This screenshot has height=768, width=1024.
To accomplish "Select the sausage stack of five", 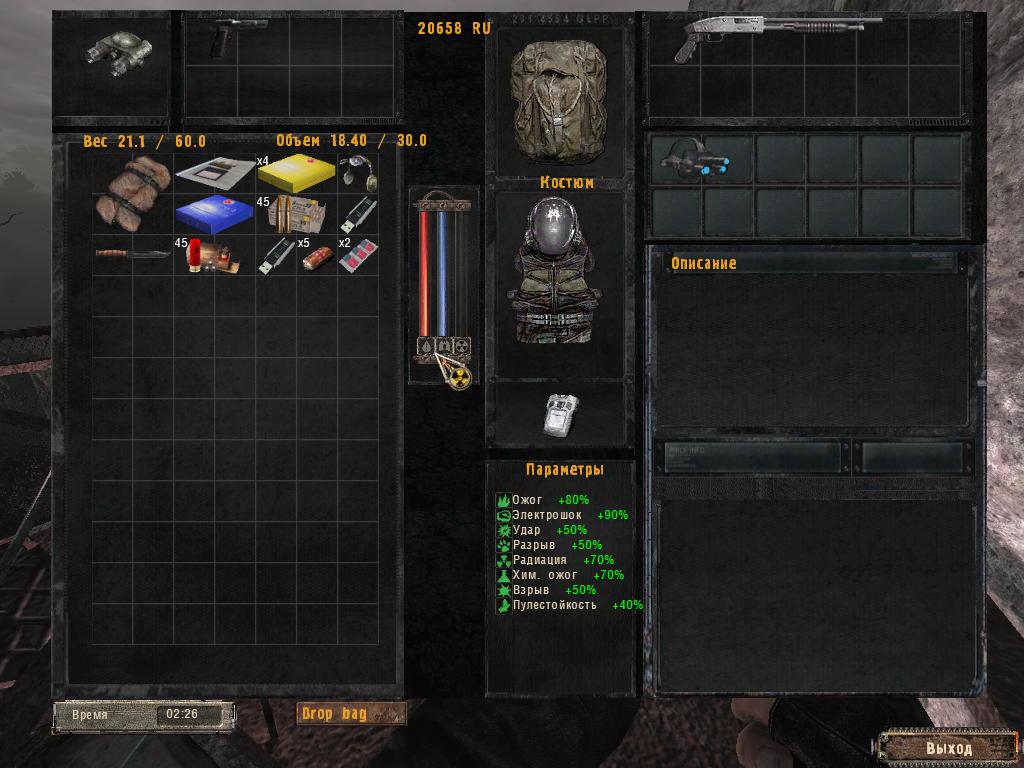I will point(316,257).
